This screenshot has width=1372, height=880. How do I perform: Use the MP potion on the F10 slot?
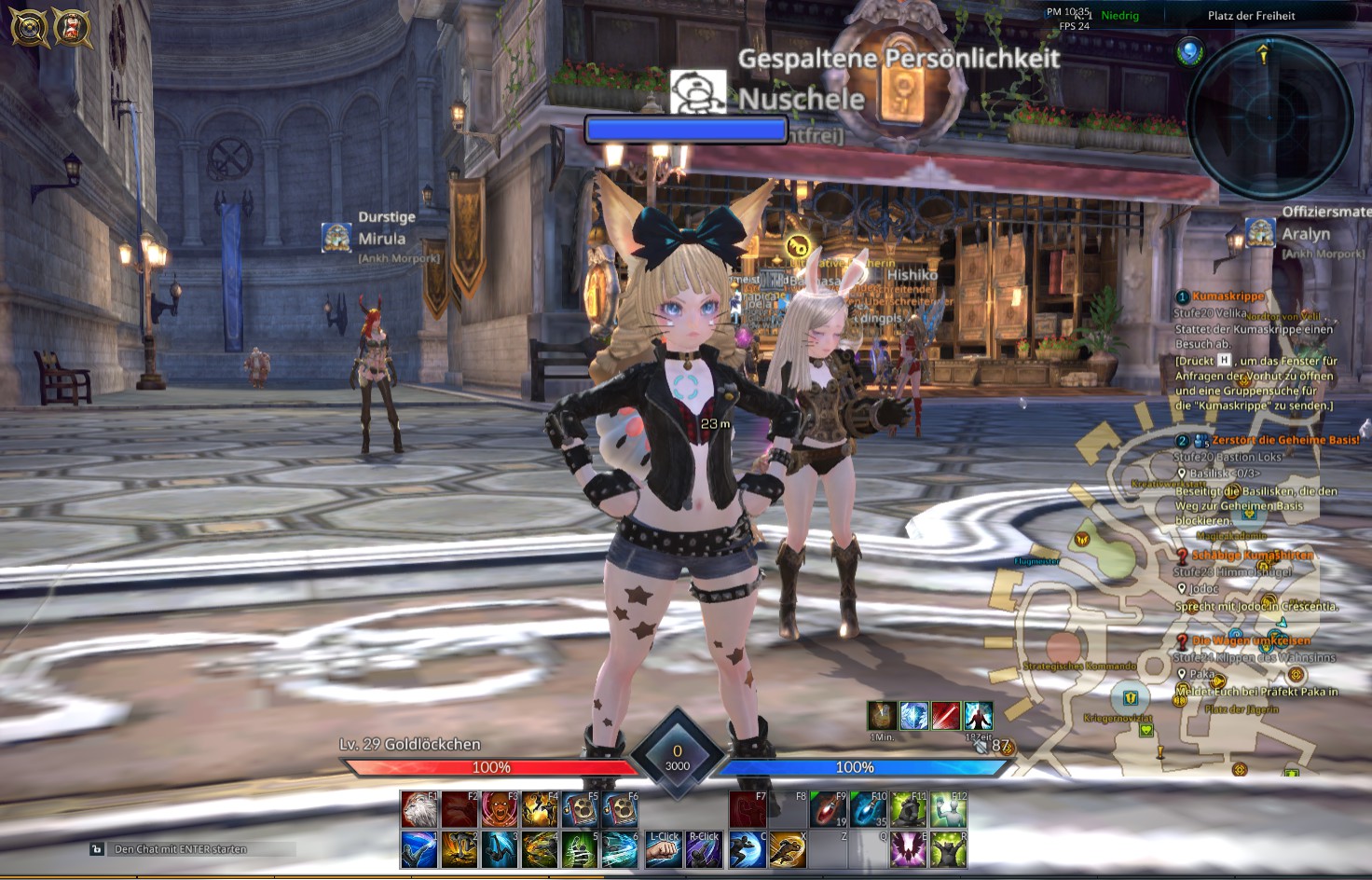coord(868,809)
